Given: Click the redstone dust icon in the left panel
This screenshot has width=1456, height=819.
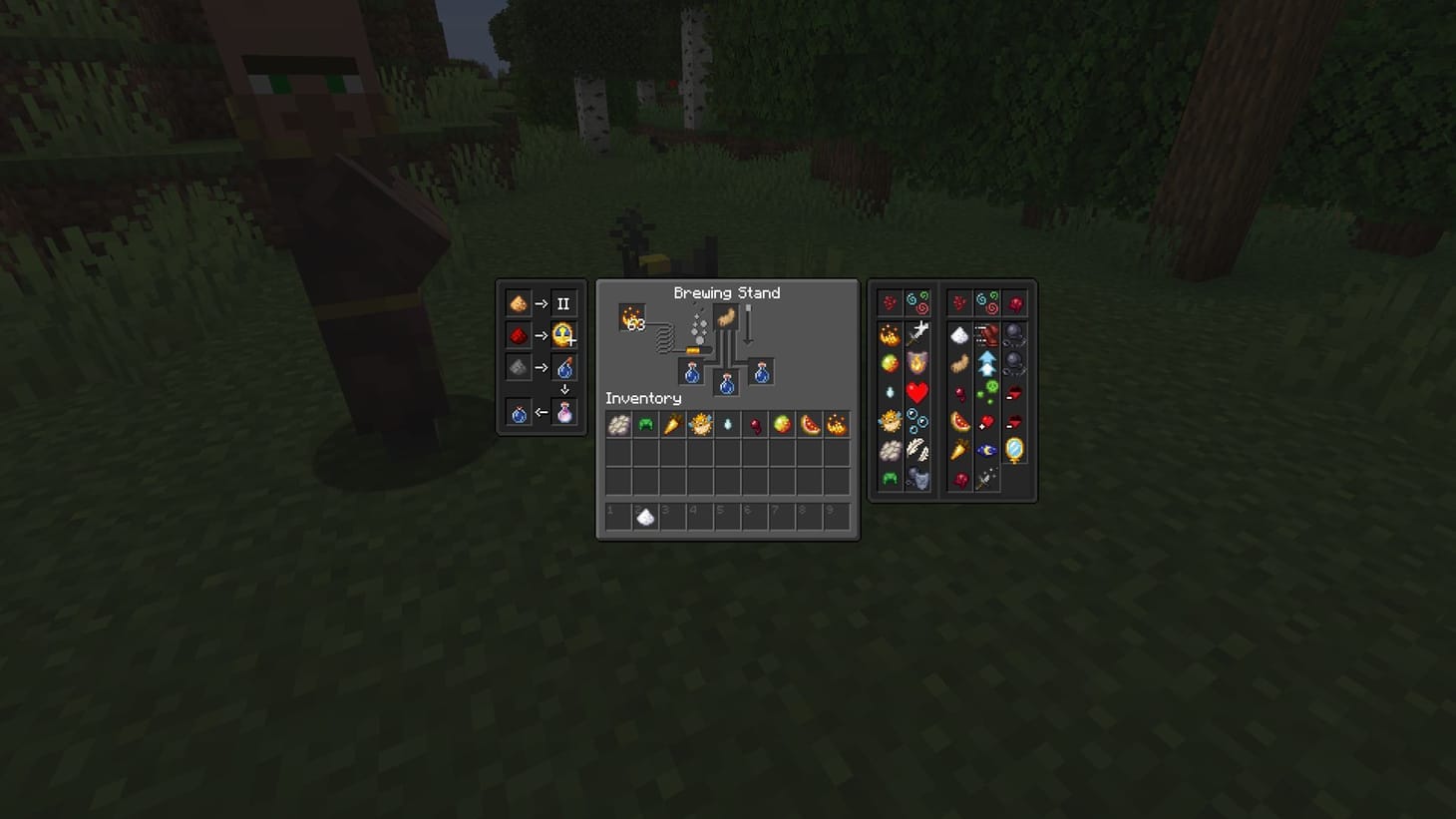Looking at the screenshot, I should [x=517, y=335].
